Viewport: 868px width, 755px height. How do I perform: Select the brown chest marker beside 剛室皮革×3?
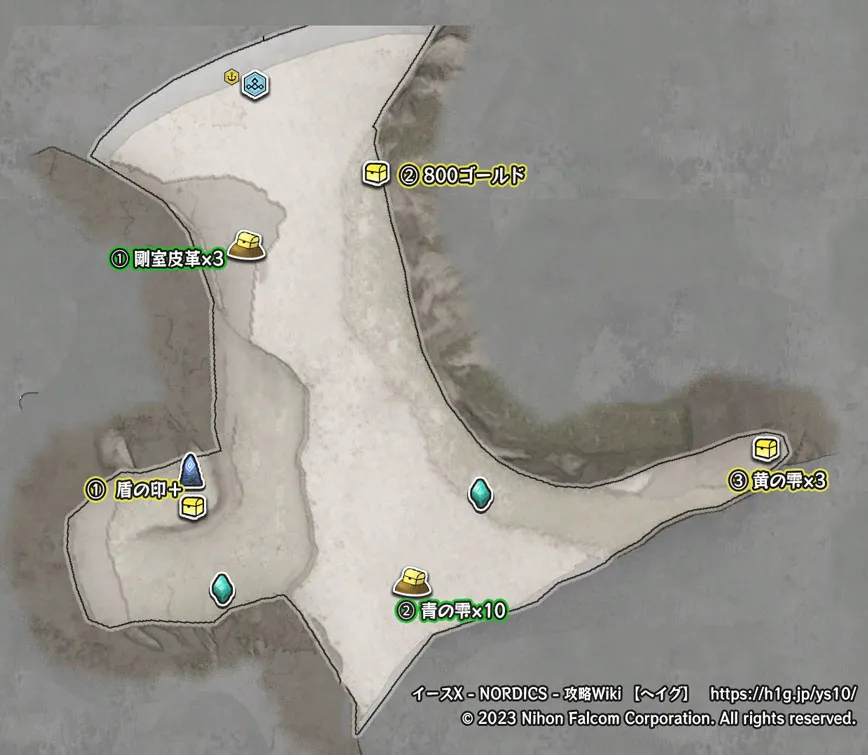point(247,244)
